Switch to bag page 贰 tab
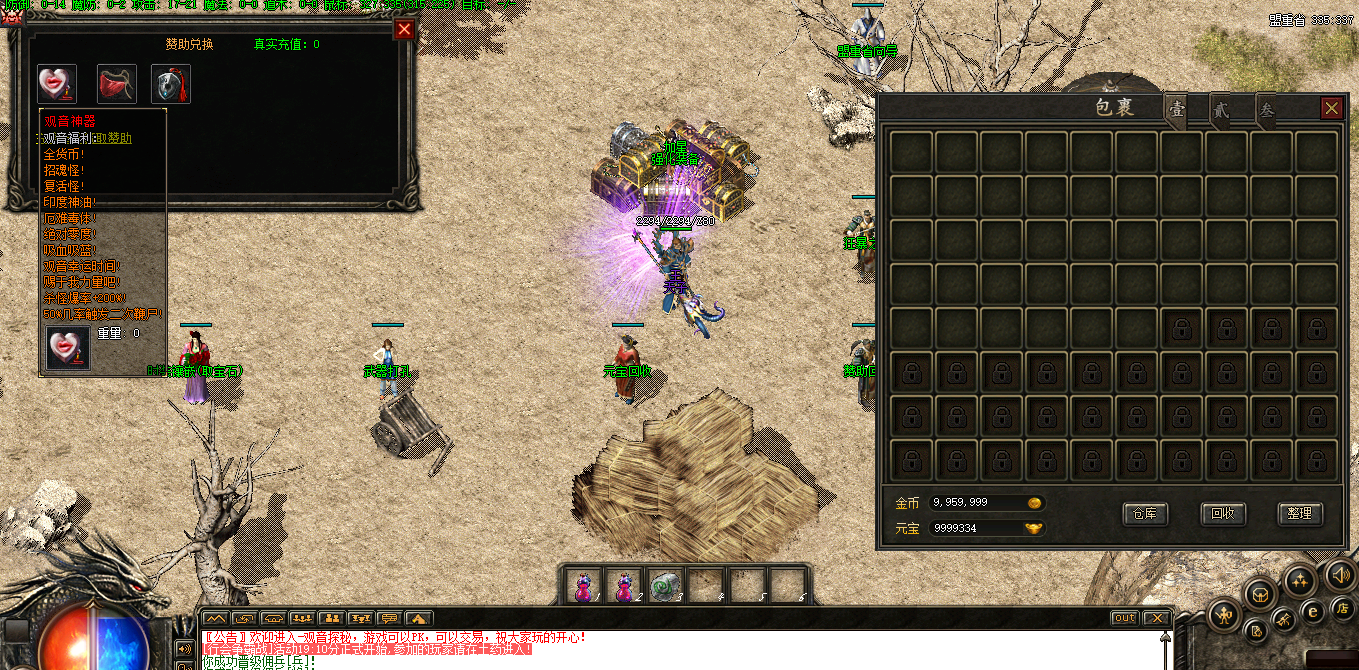Image resolution: width=1359 pixels, height=670 pixels. coord(1221,110)
